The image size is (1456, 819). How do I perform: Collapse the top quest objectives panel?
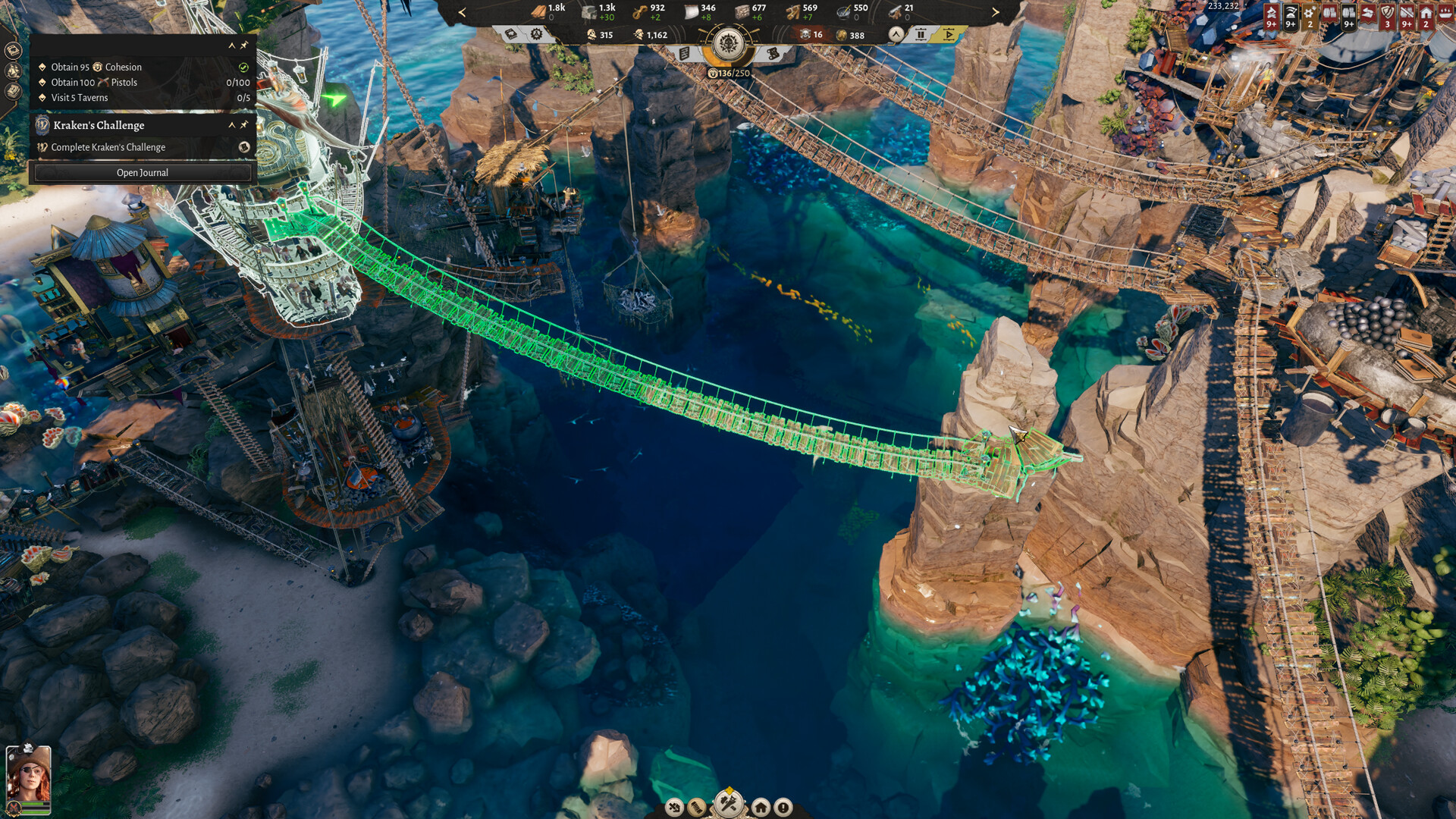(x=232, y=46)
